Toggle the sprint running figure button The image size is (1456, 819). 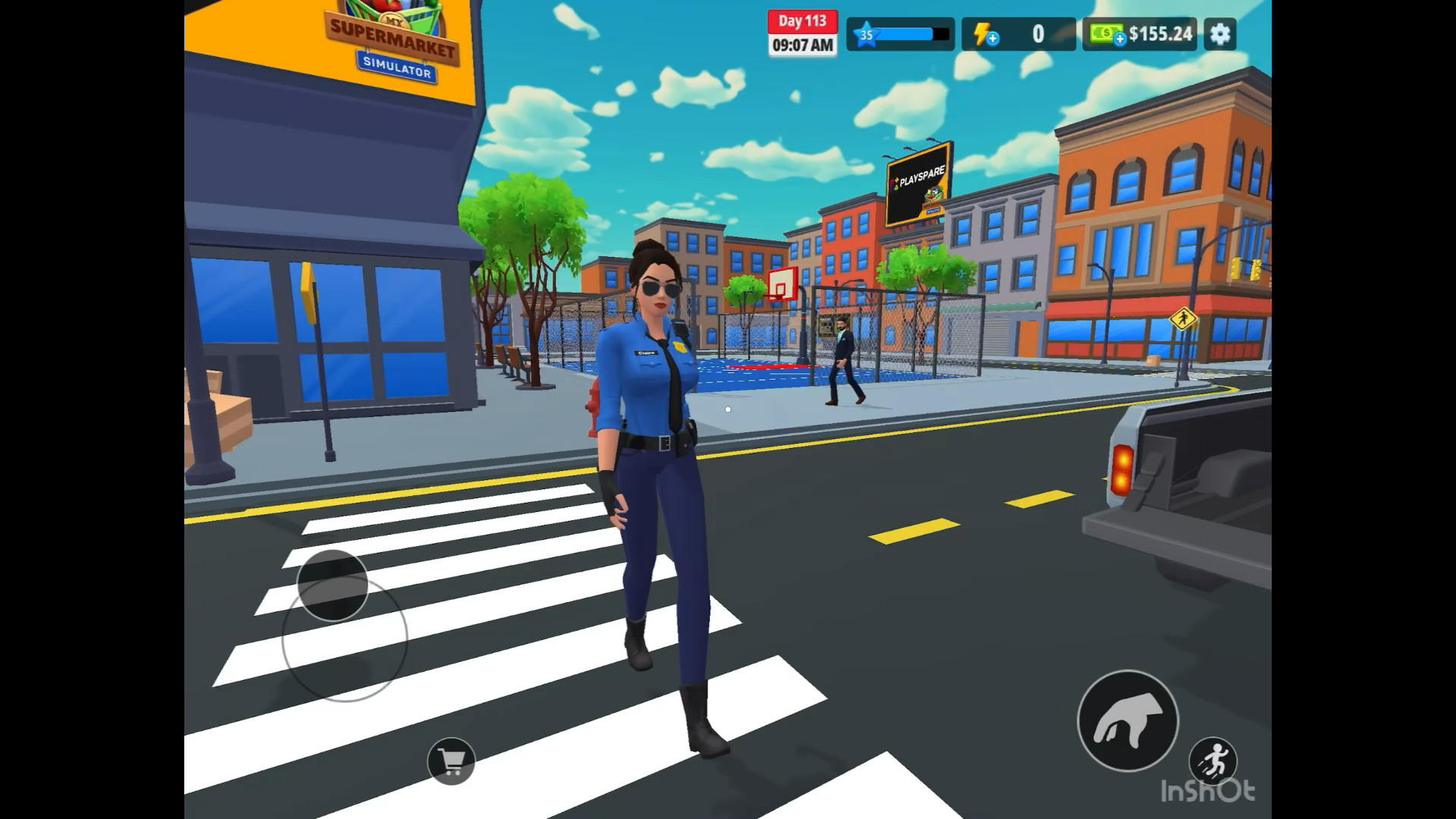click(x=1213, y=761)
